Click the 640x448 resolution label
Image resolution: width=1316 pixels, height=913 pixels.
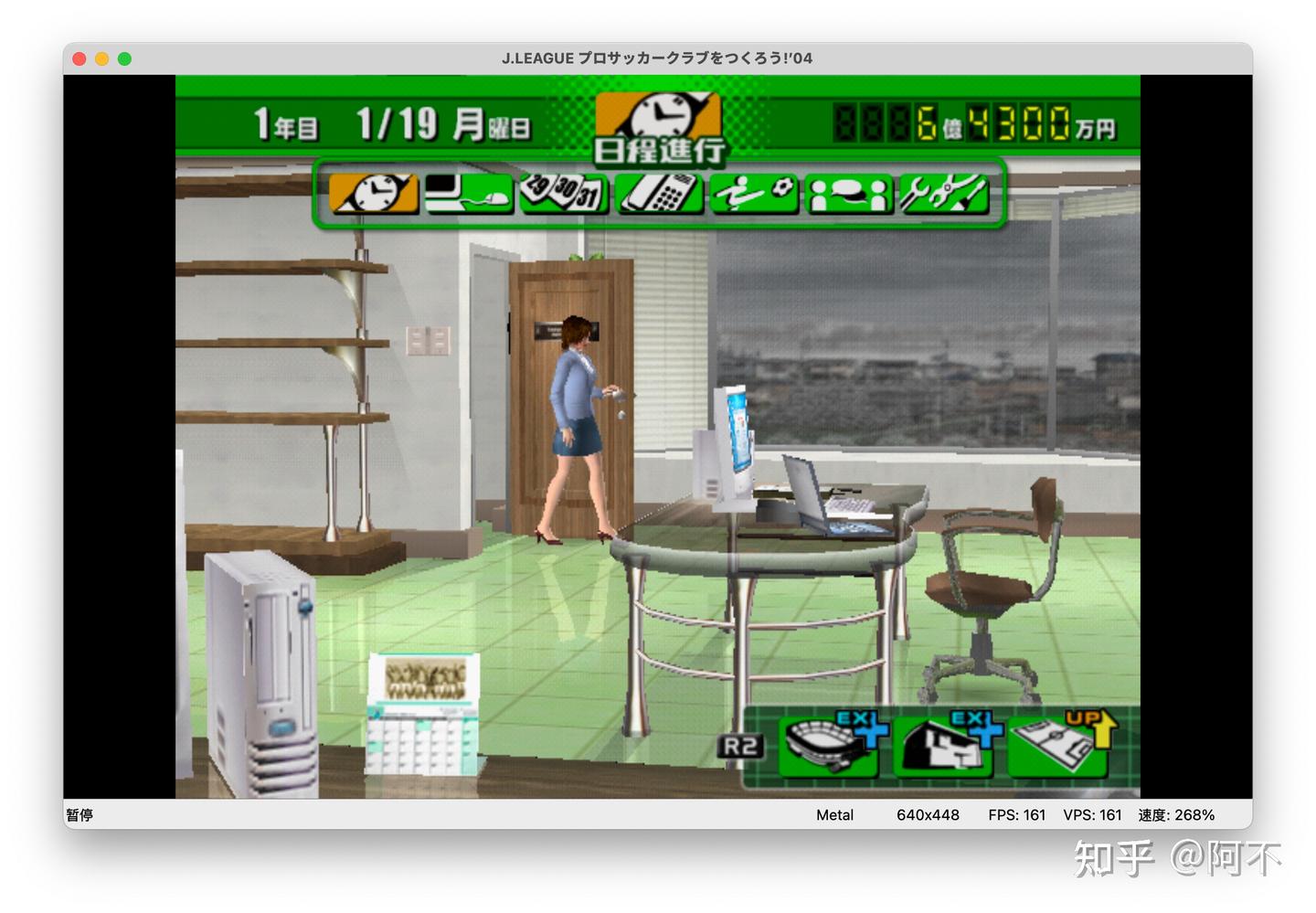[928, 814]
